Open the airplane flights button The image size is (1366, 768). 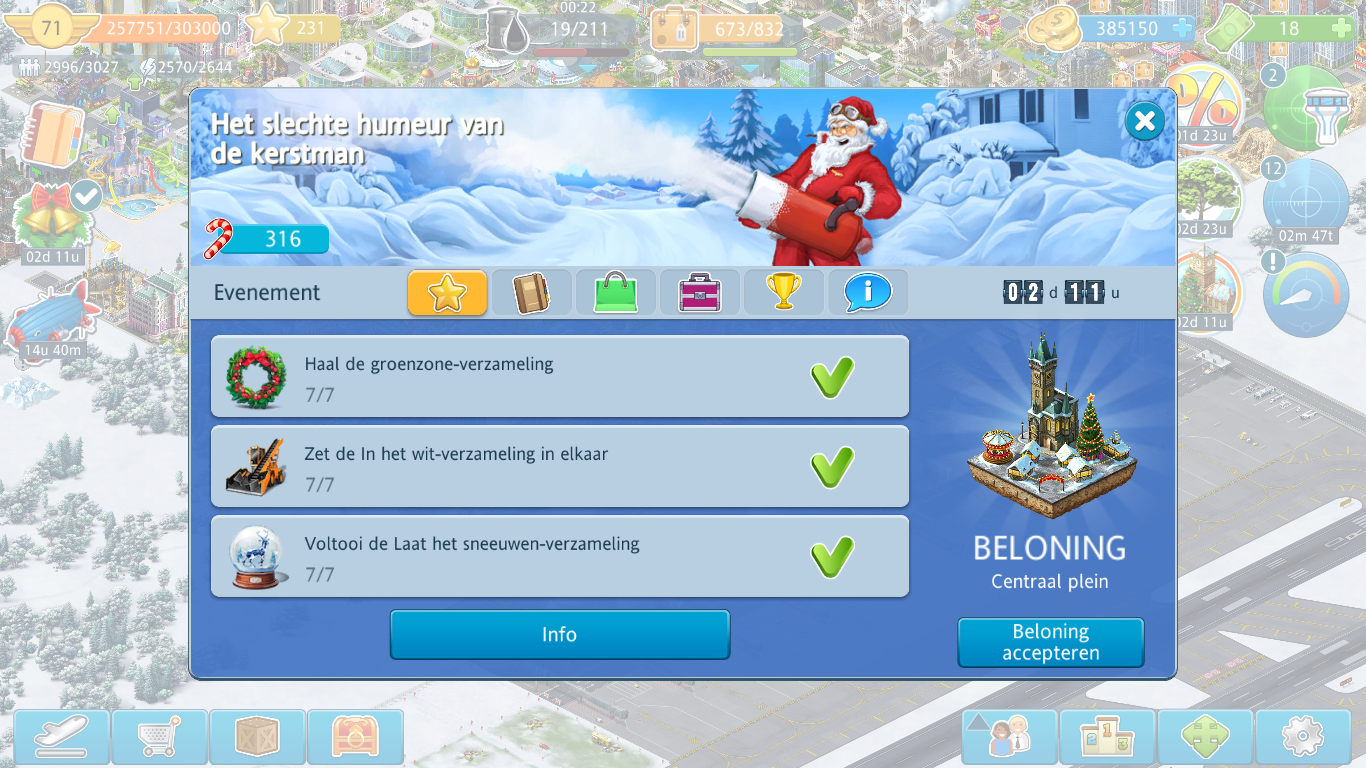click(x=62, y=738)
